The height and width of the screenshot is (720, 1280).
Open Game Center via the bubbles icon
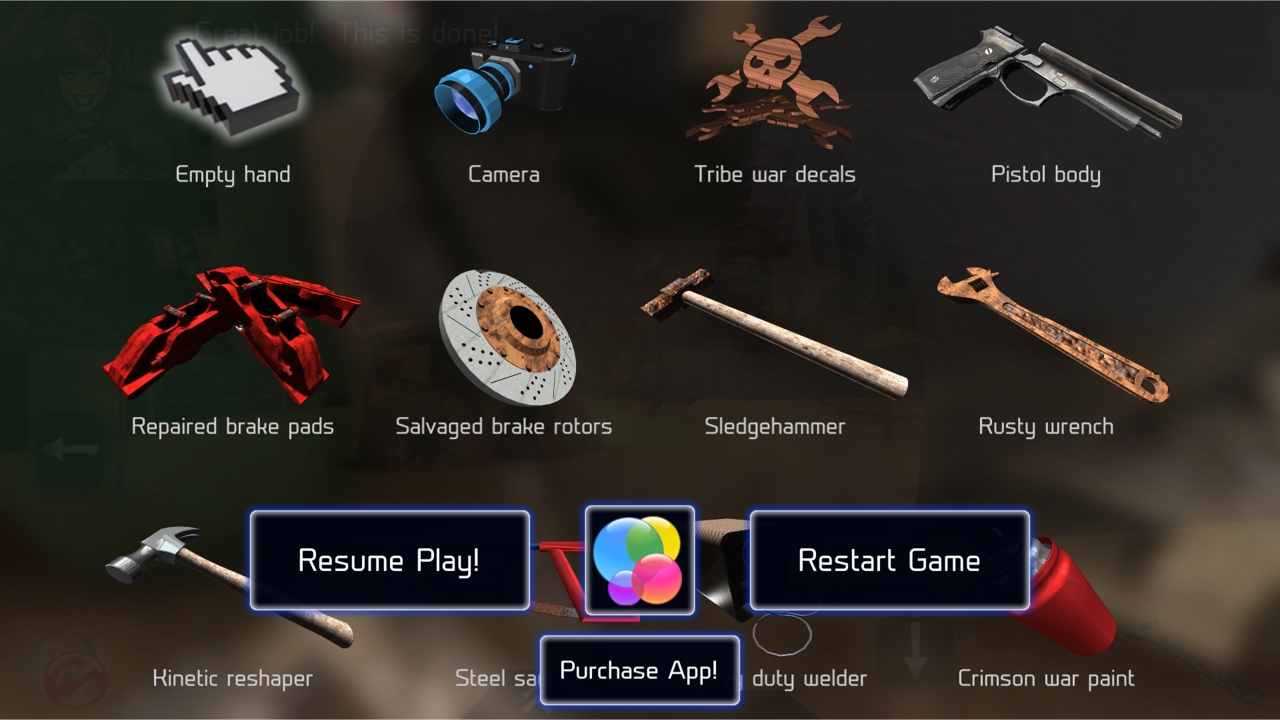[x=640, y=560]
